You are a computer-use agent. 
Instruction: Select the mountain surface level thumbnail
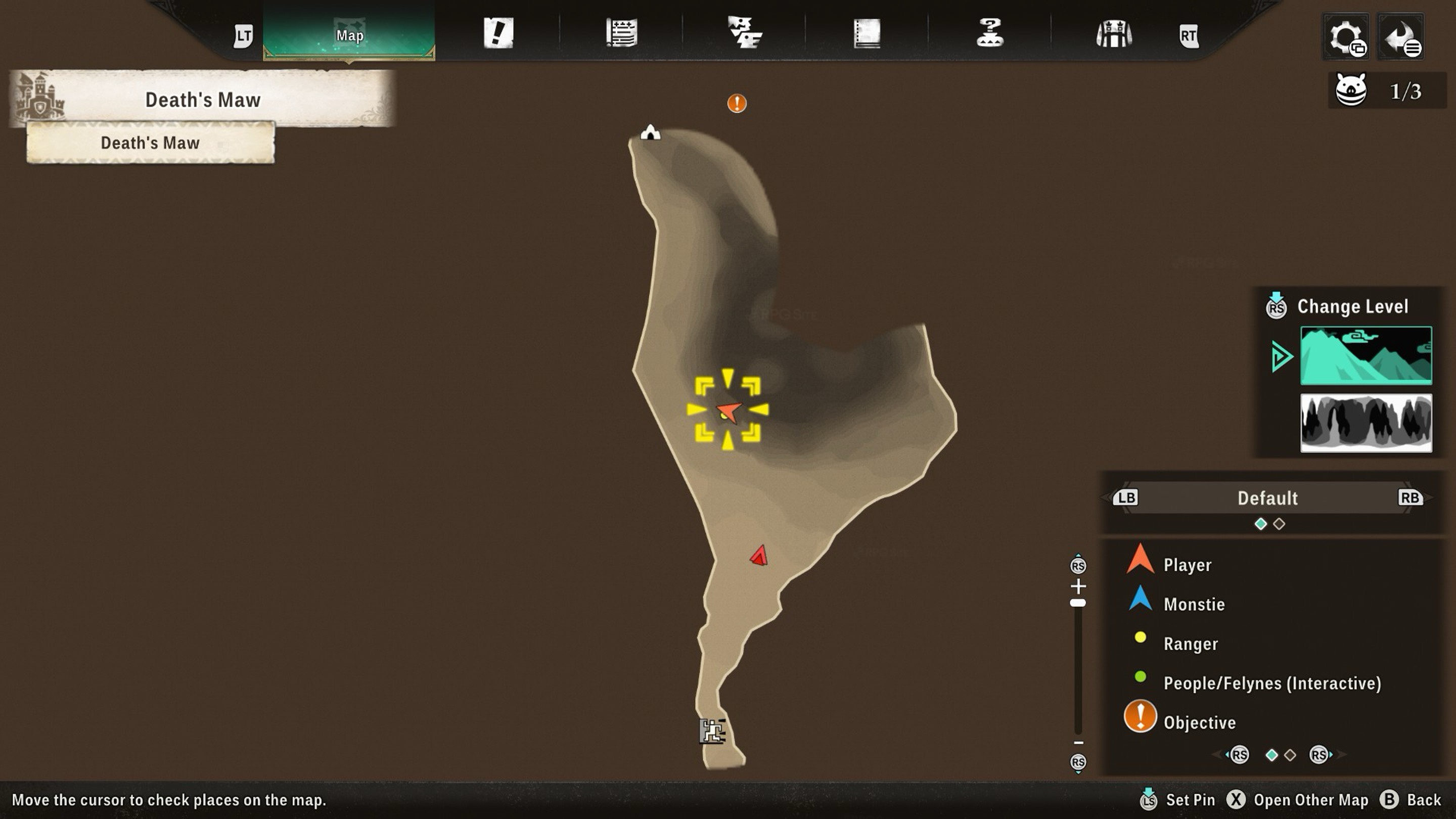pos(1366,355)
